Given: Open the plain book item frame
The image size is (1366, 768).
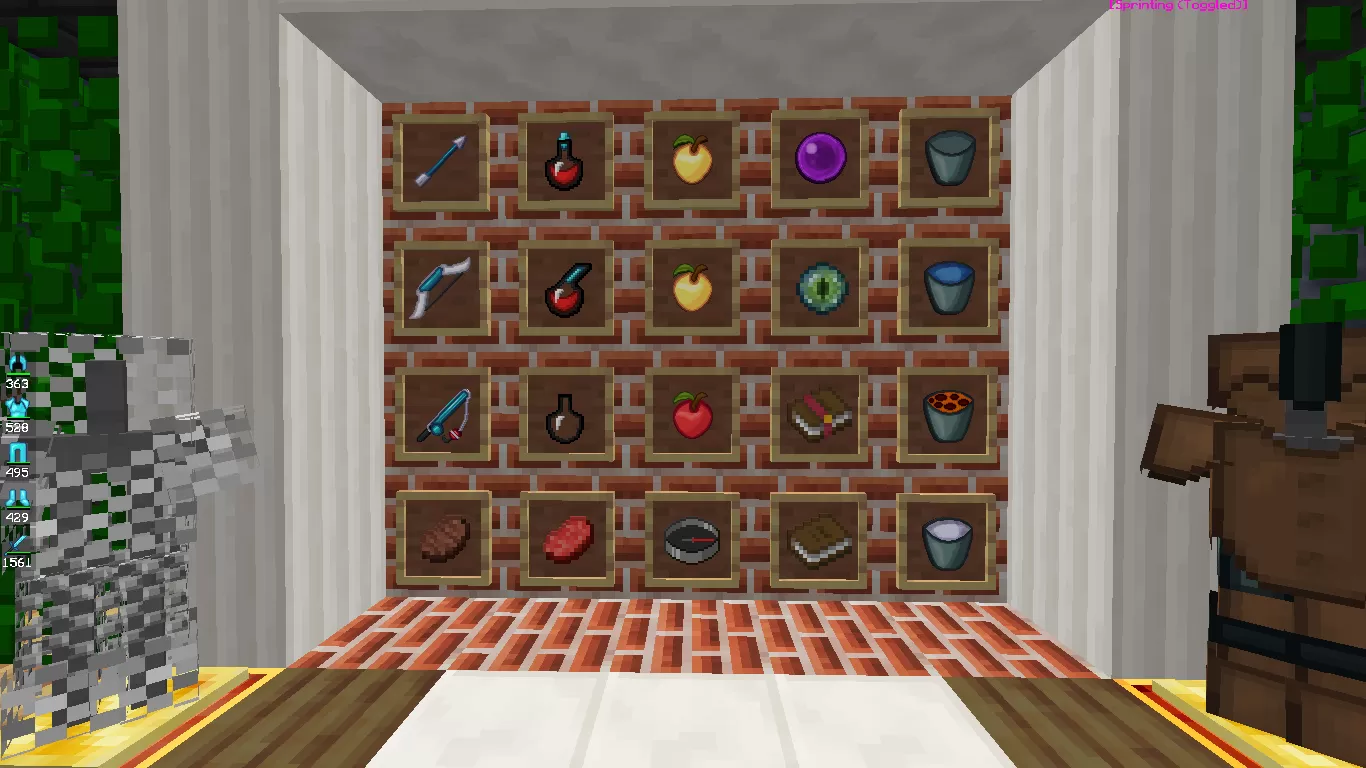Looking at the screenshot, I should pyautogui.click(x=819, y=540).
